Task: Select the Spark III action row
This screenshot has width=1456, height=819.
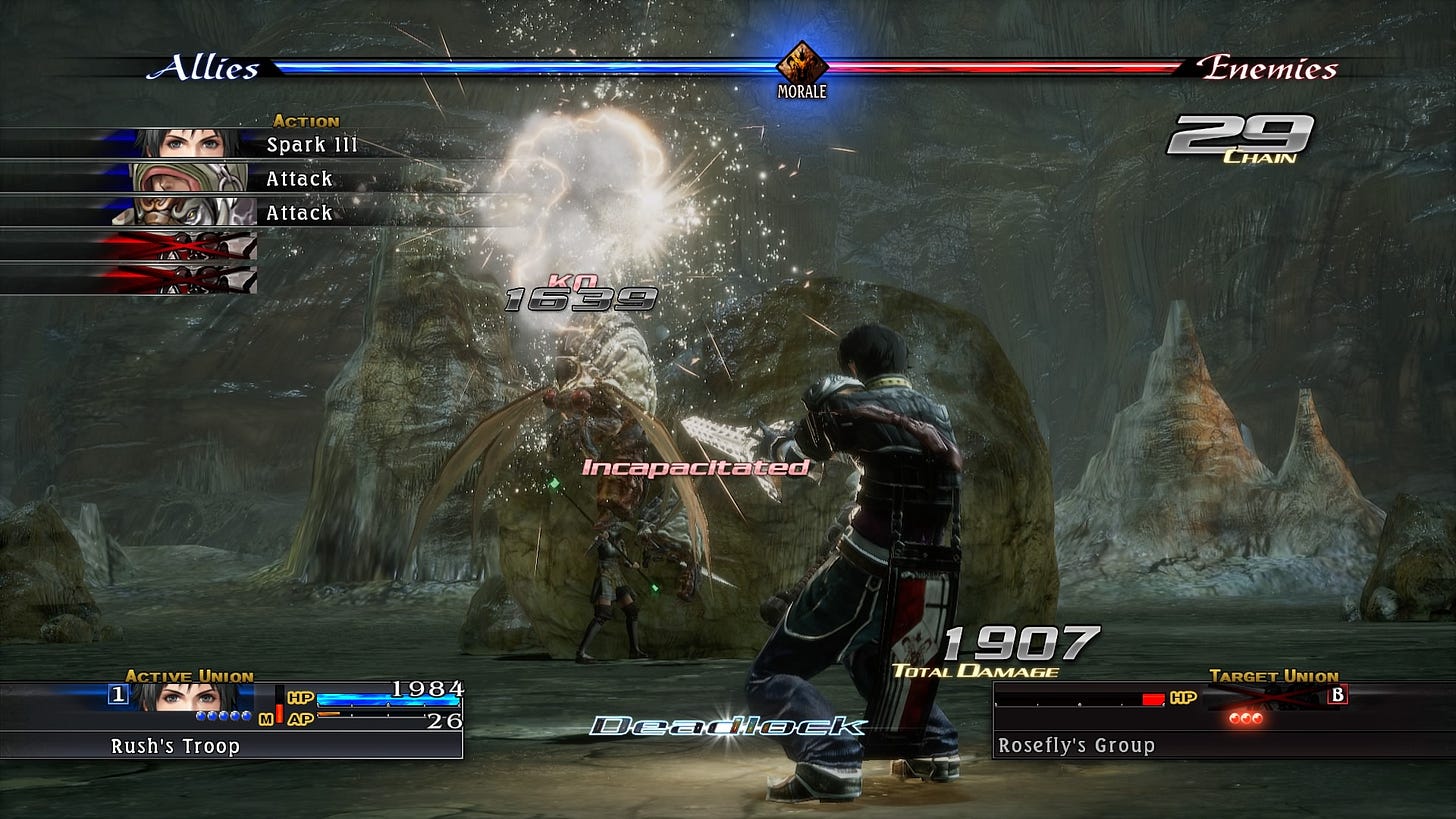Action: (x=250, y=145)
